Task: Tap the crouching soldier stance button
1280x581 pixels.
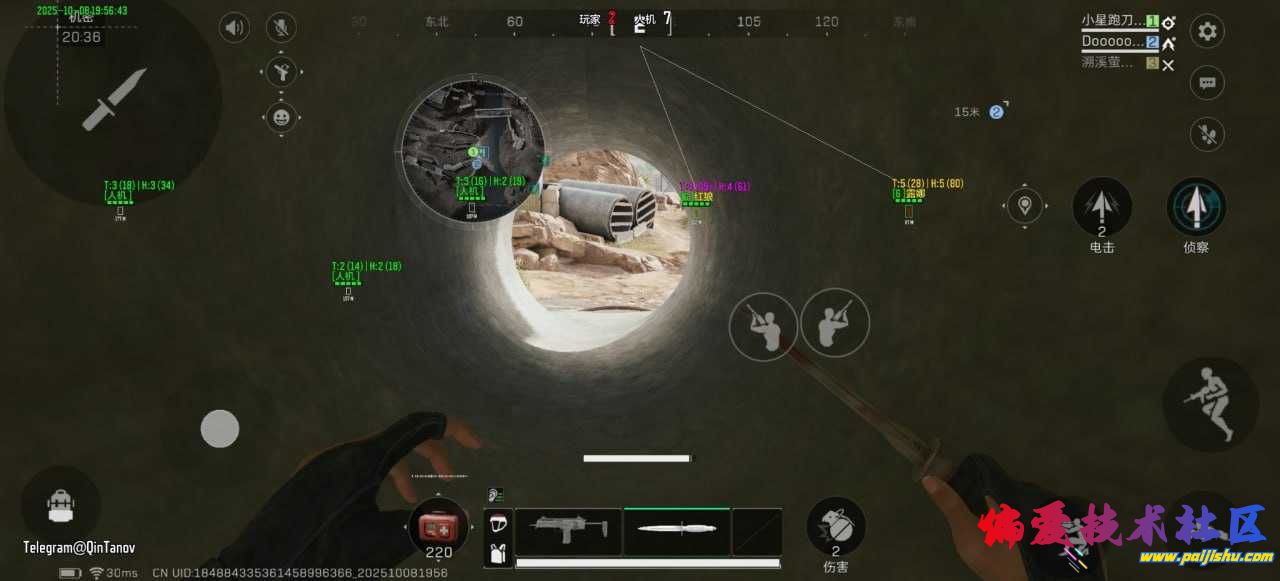Action: click(1210, 403)
